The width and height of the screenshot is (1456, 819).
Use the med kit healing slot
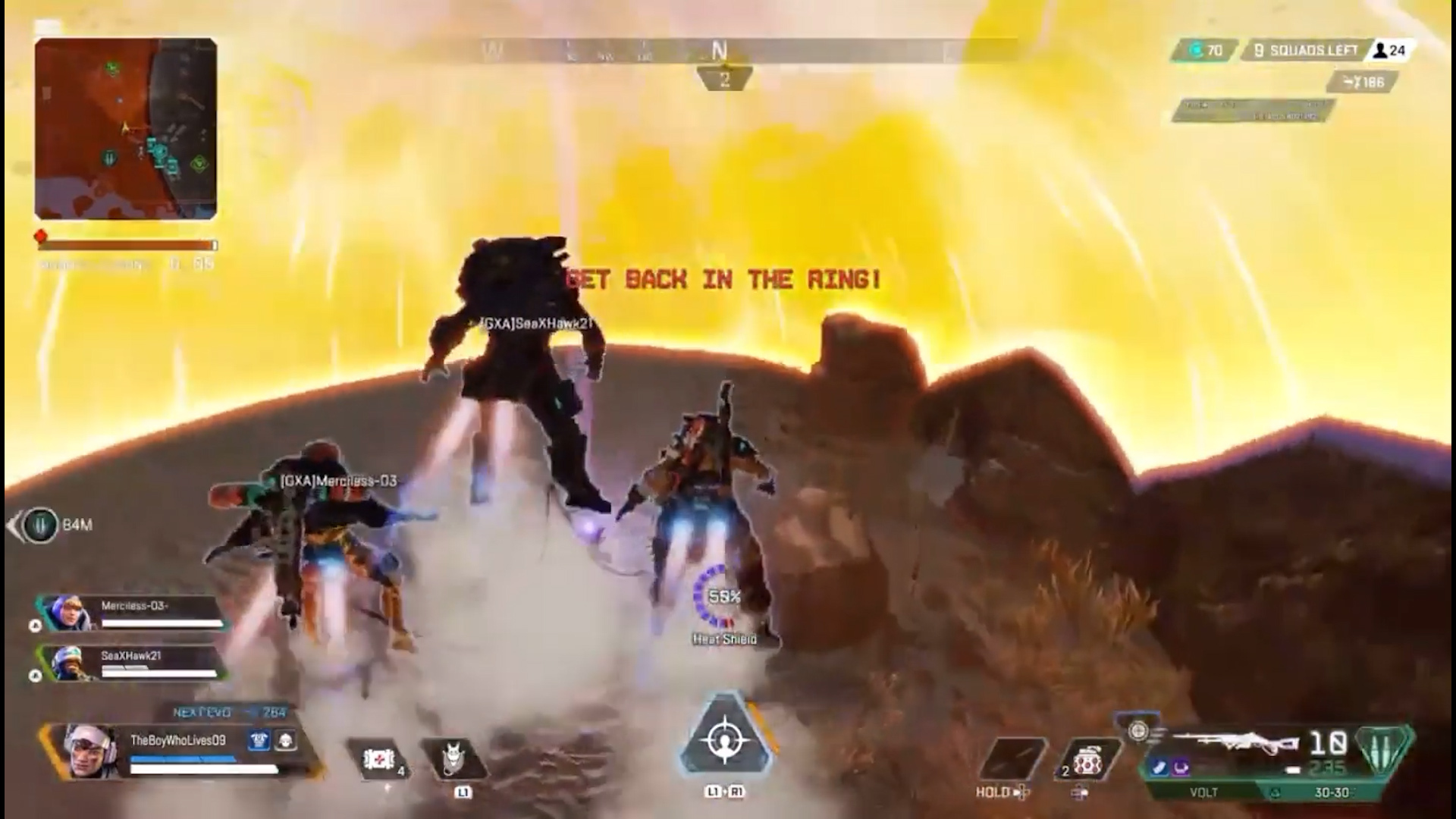click(x=381, y=759)
